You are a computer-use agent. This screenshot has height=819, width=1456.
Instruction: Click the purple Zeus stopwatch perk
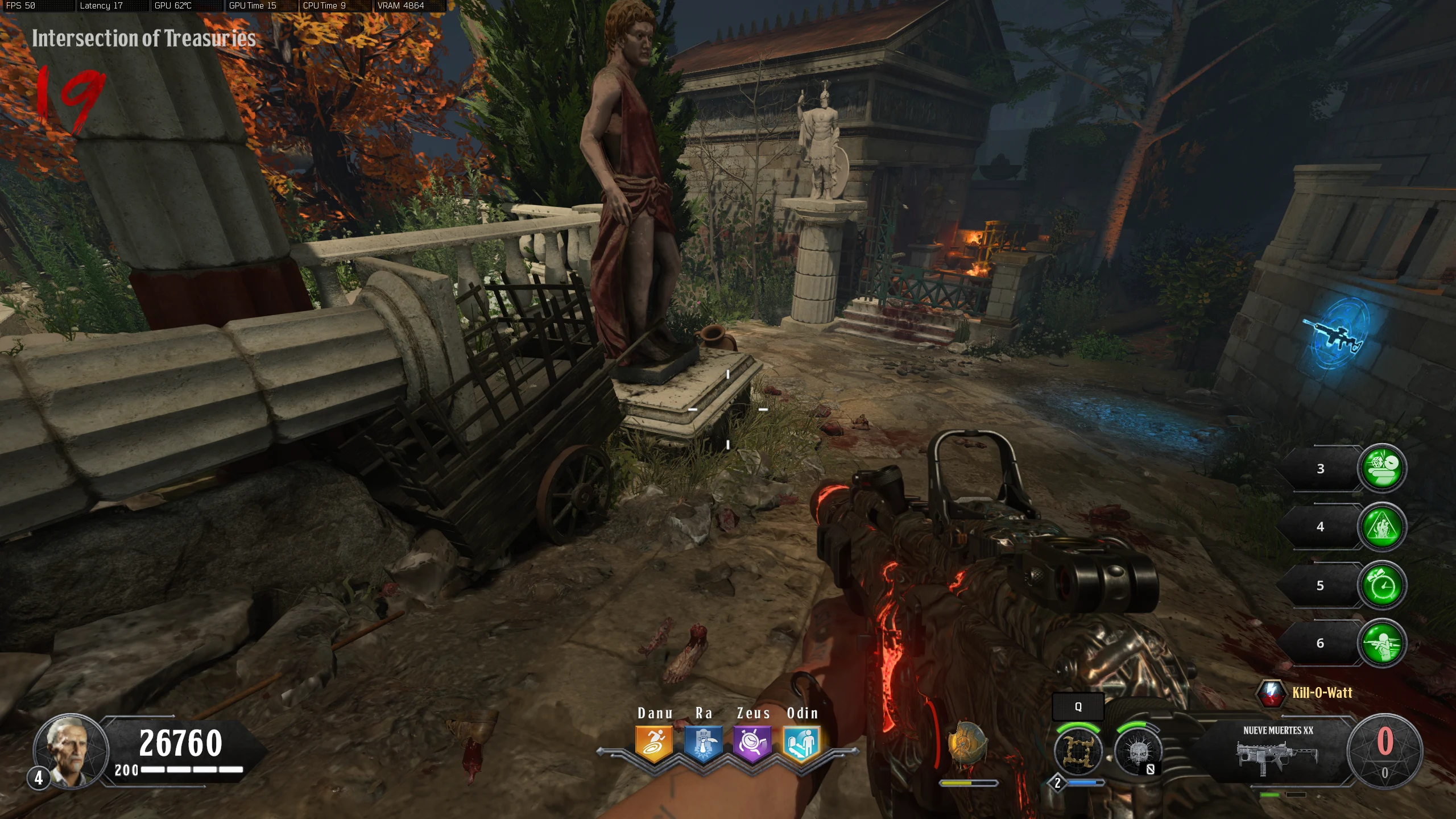(x=752, y=743)
